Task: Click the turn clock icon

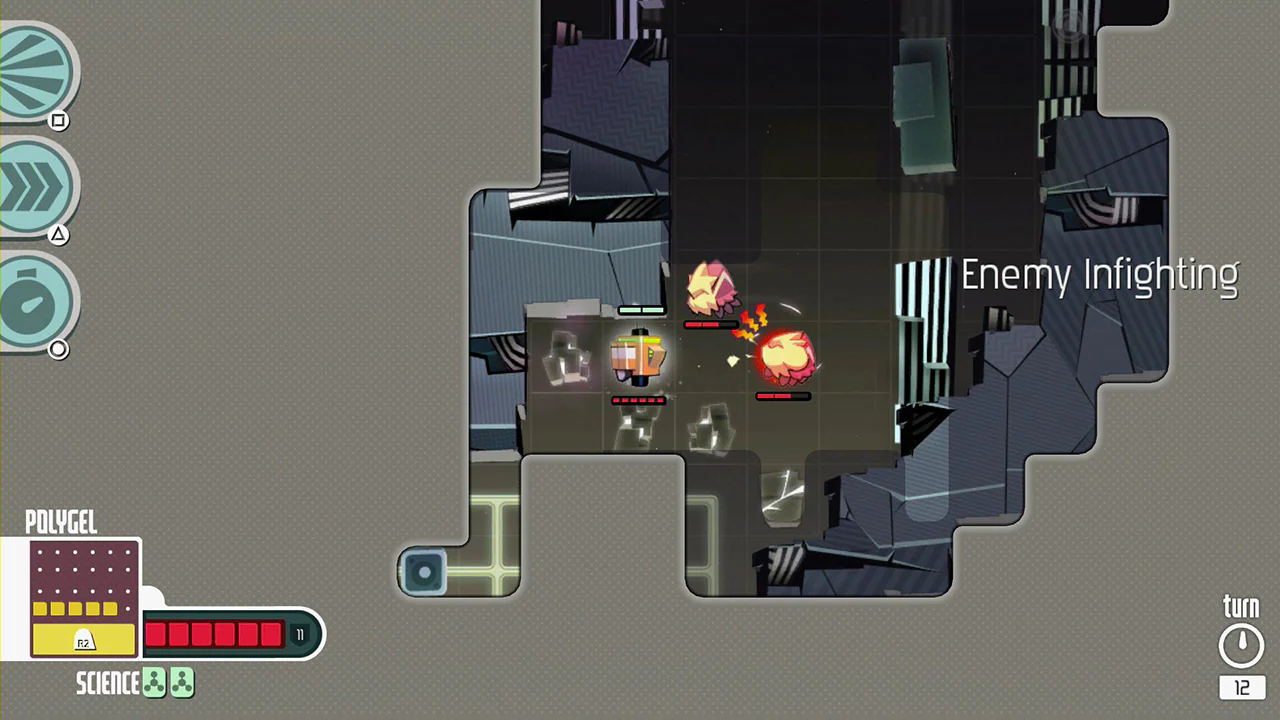Action: (x=1241, y=644)
